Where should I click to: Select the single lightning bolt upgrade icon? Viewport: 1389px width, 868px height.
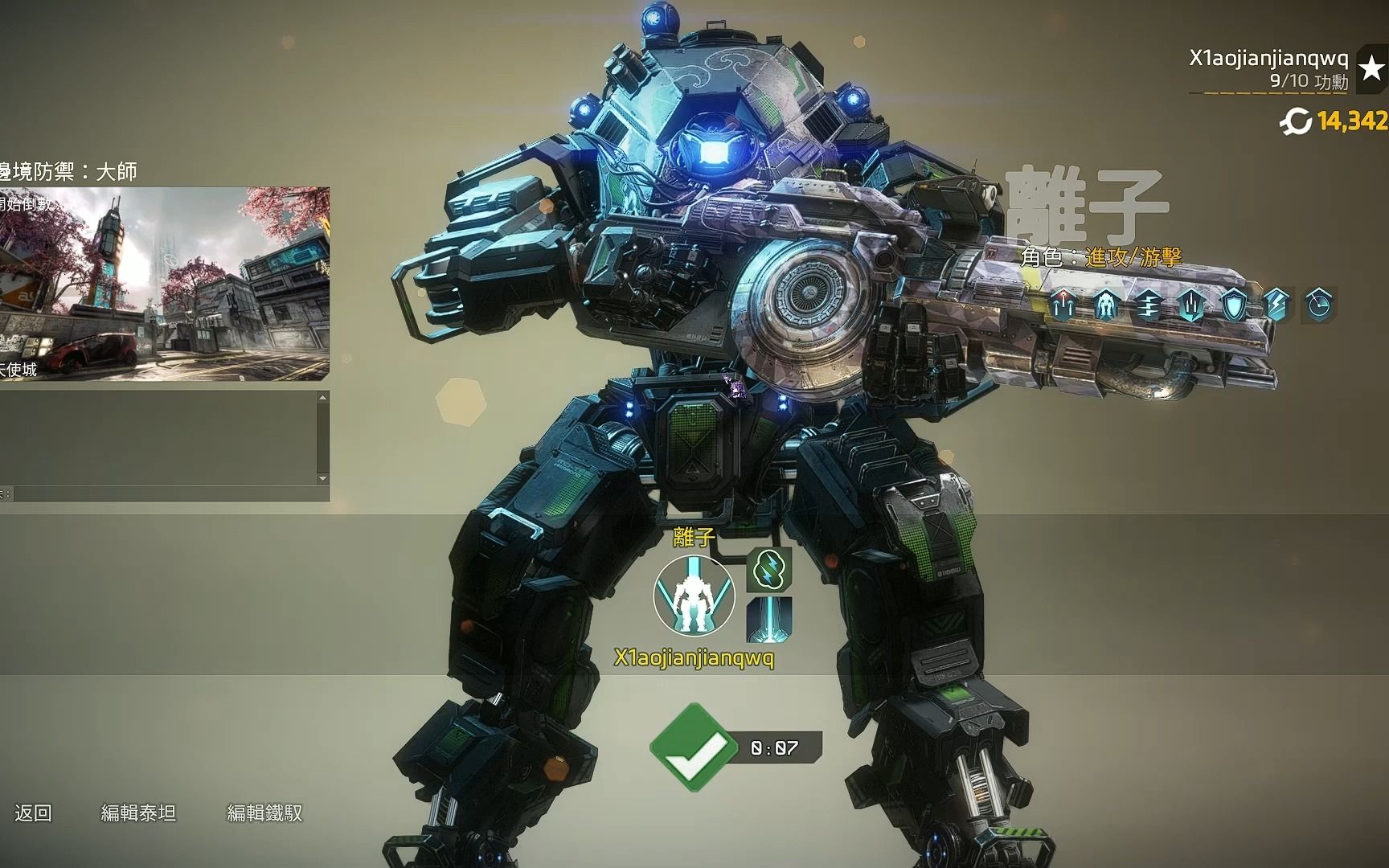[1276, 305]
